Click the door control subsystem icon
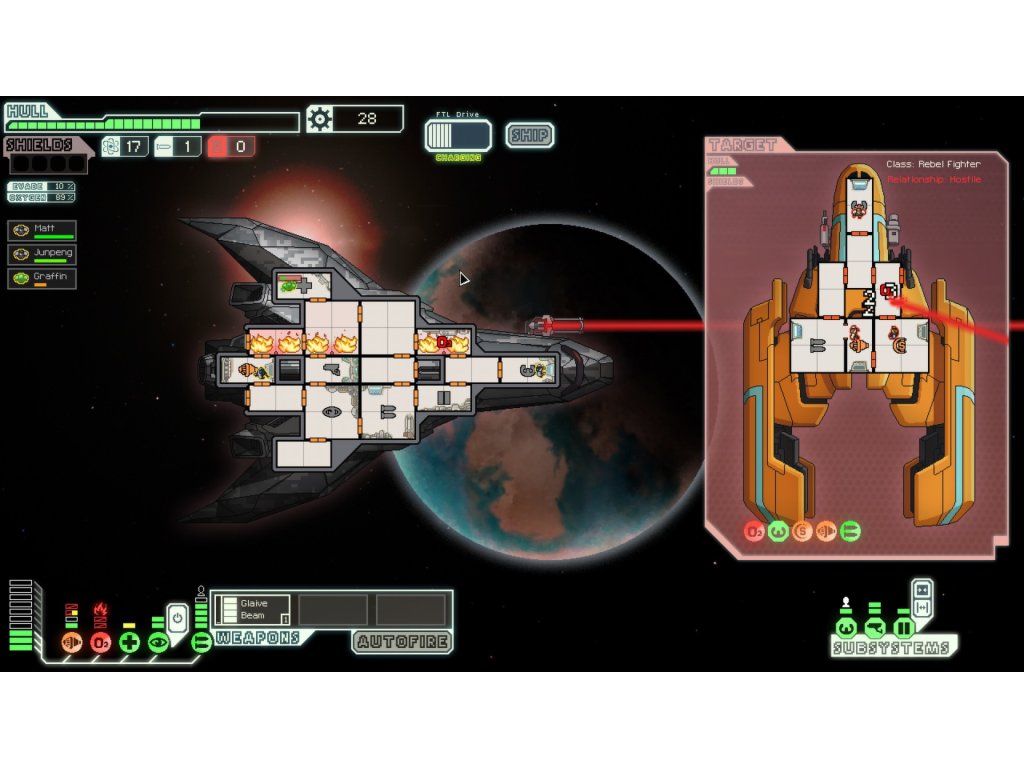 [904, 628]
